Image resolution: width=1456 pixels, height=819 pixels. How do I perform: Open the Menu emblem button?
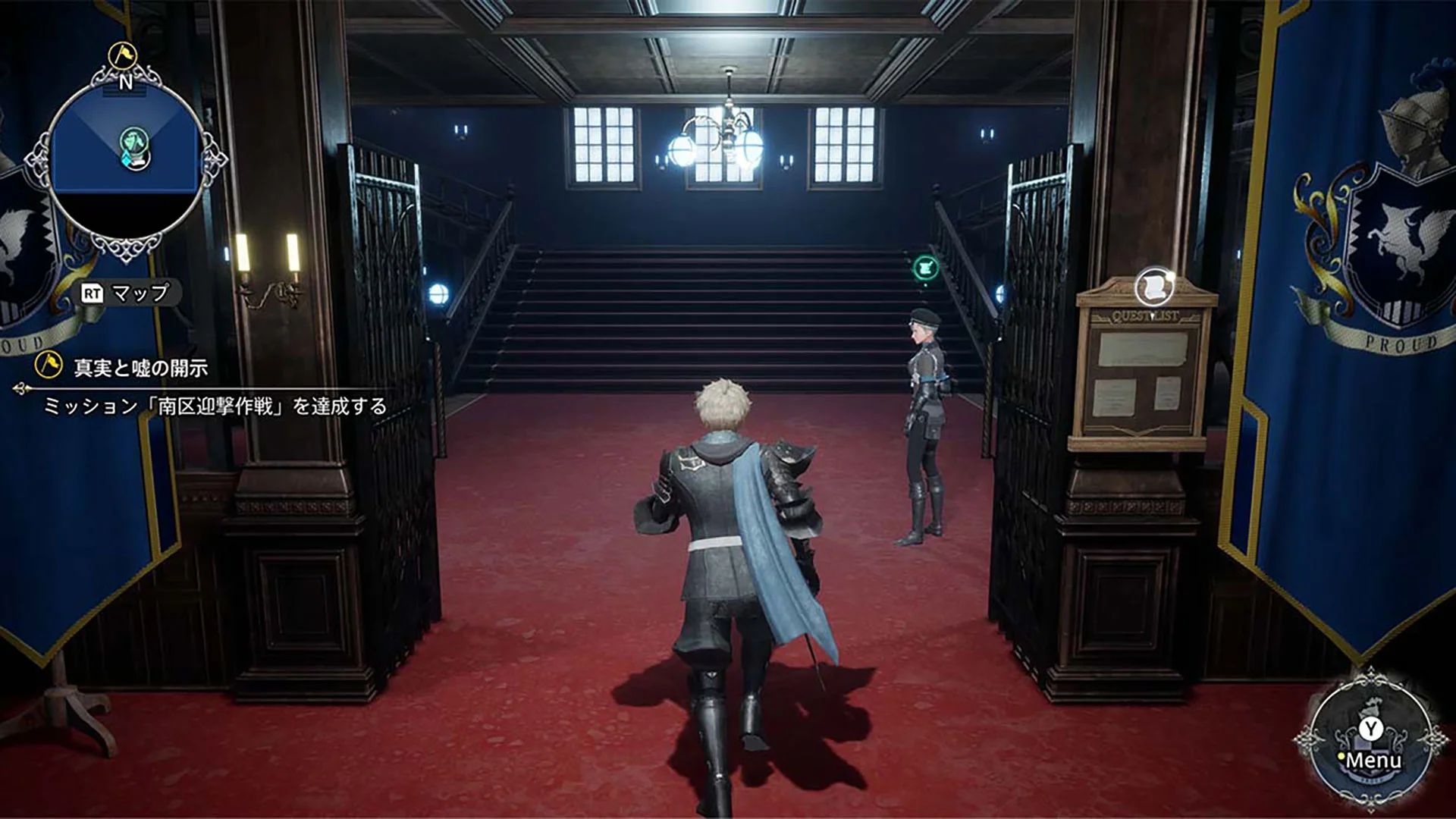click(1370, 747)
